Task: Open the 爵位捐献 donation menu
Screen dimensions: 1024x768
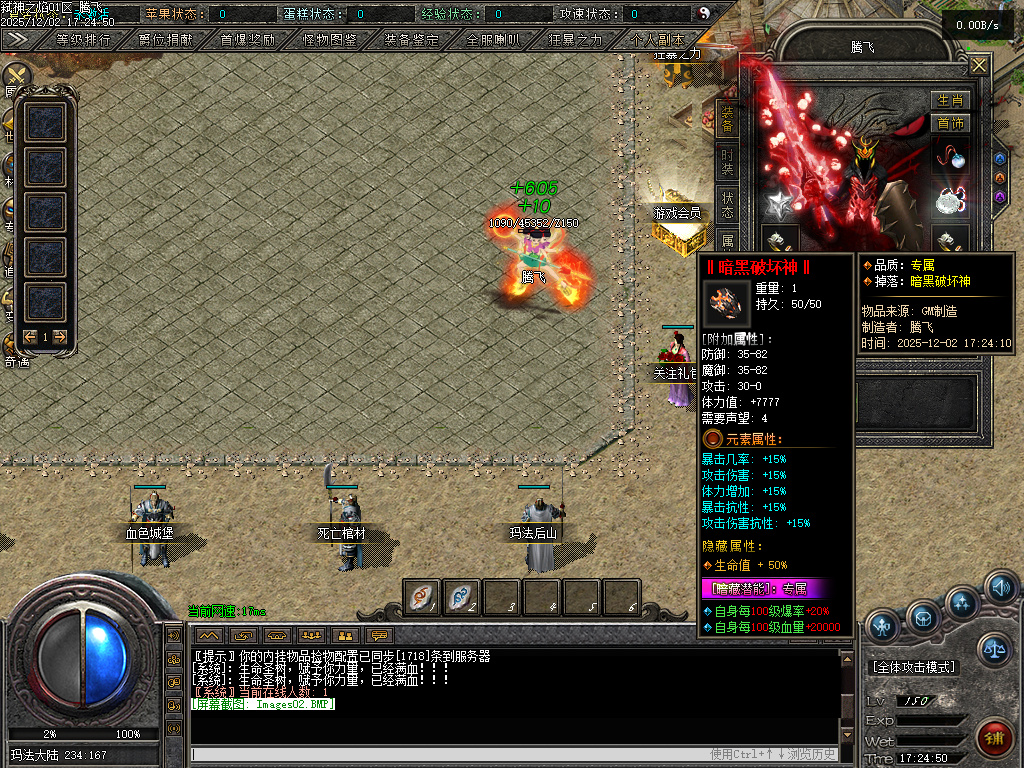Action: coord(166,41)
